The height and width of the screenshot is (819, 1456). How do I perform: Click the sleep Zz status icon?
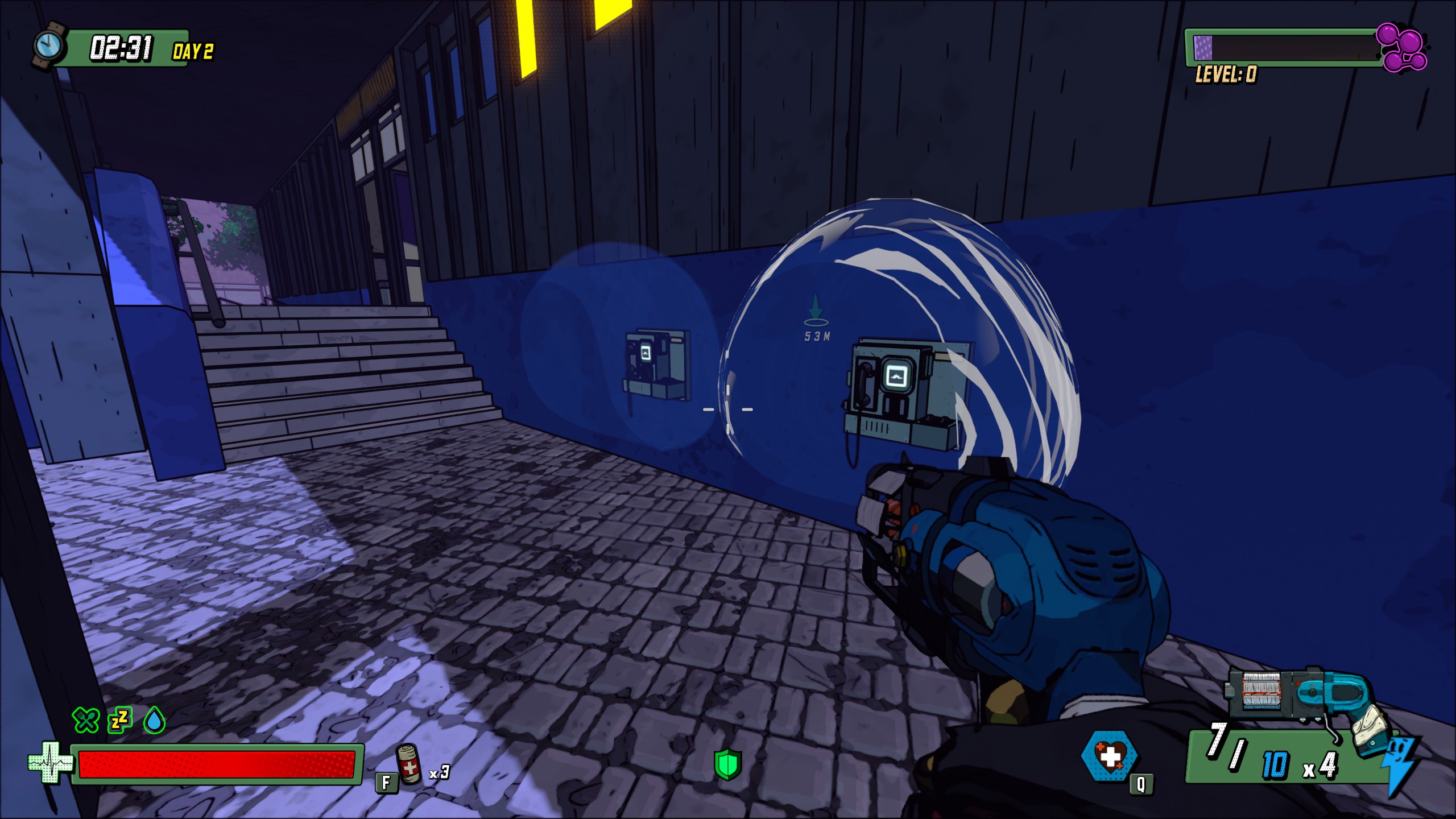120,720
